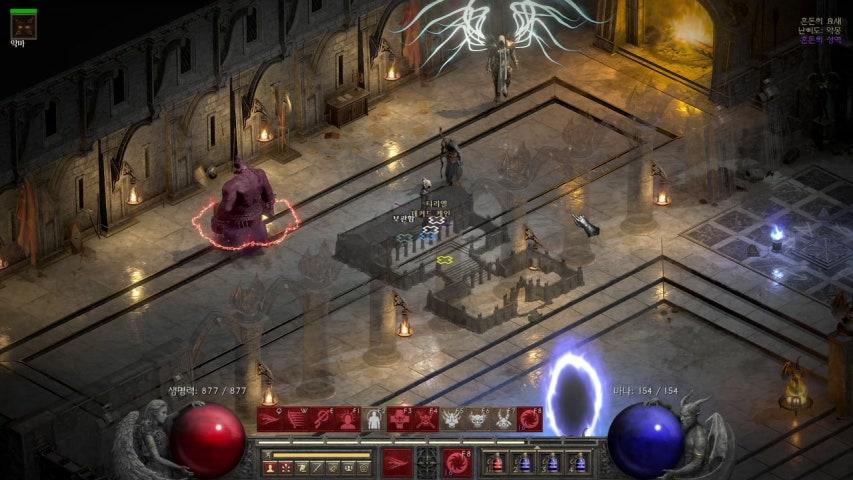Use the red healing potion in the belt

coord(497,462)
